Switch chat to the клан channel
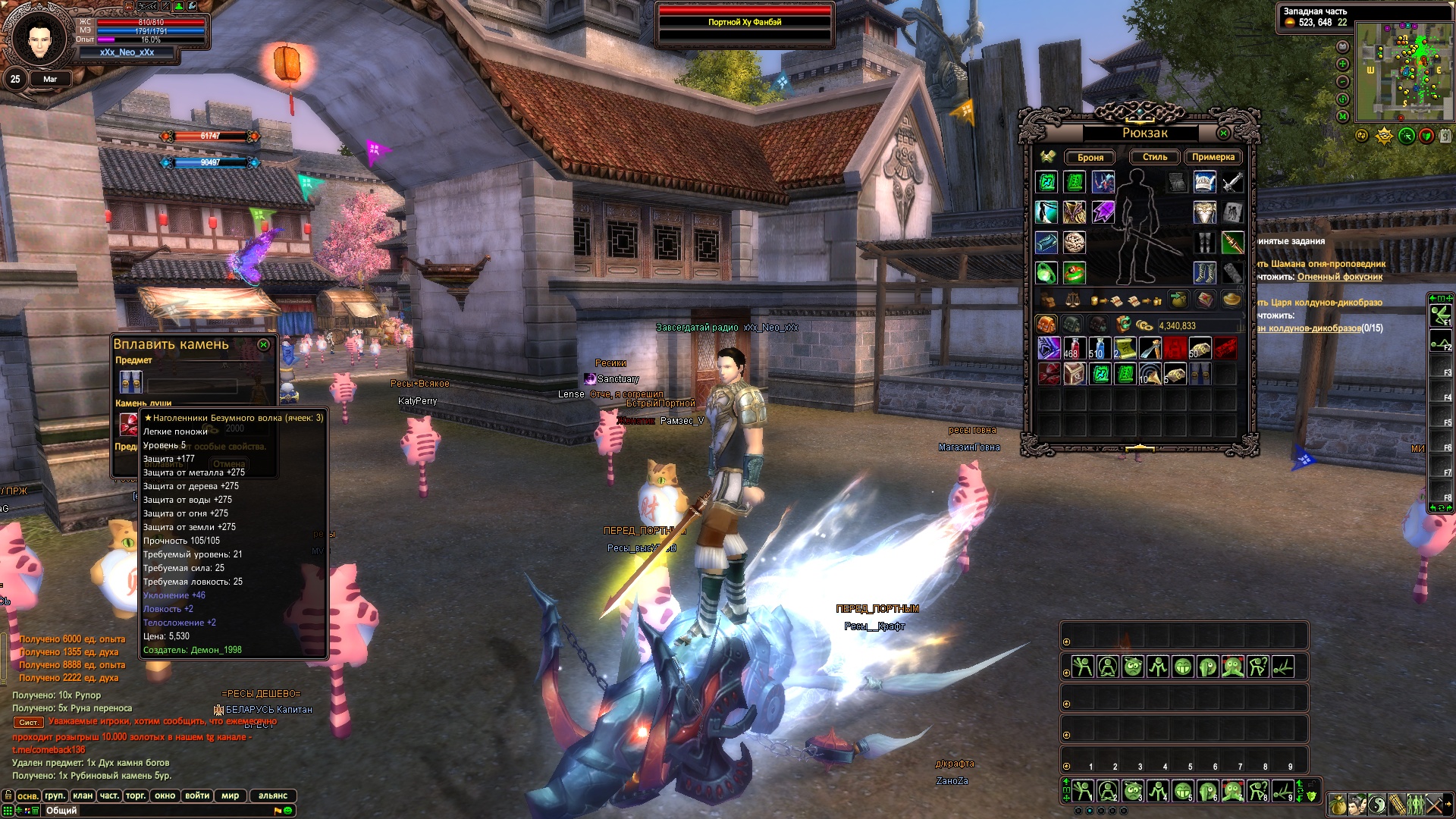 click(x=83, y=795)
